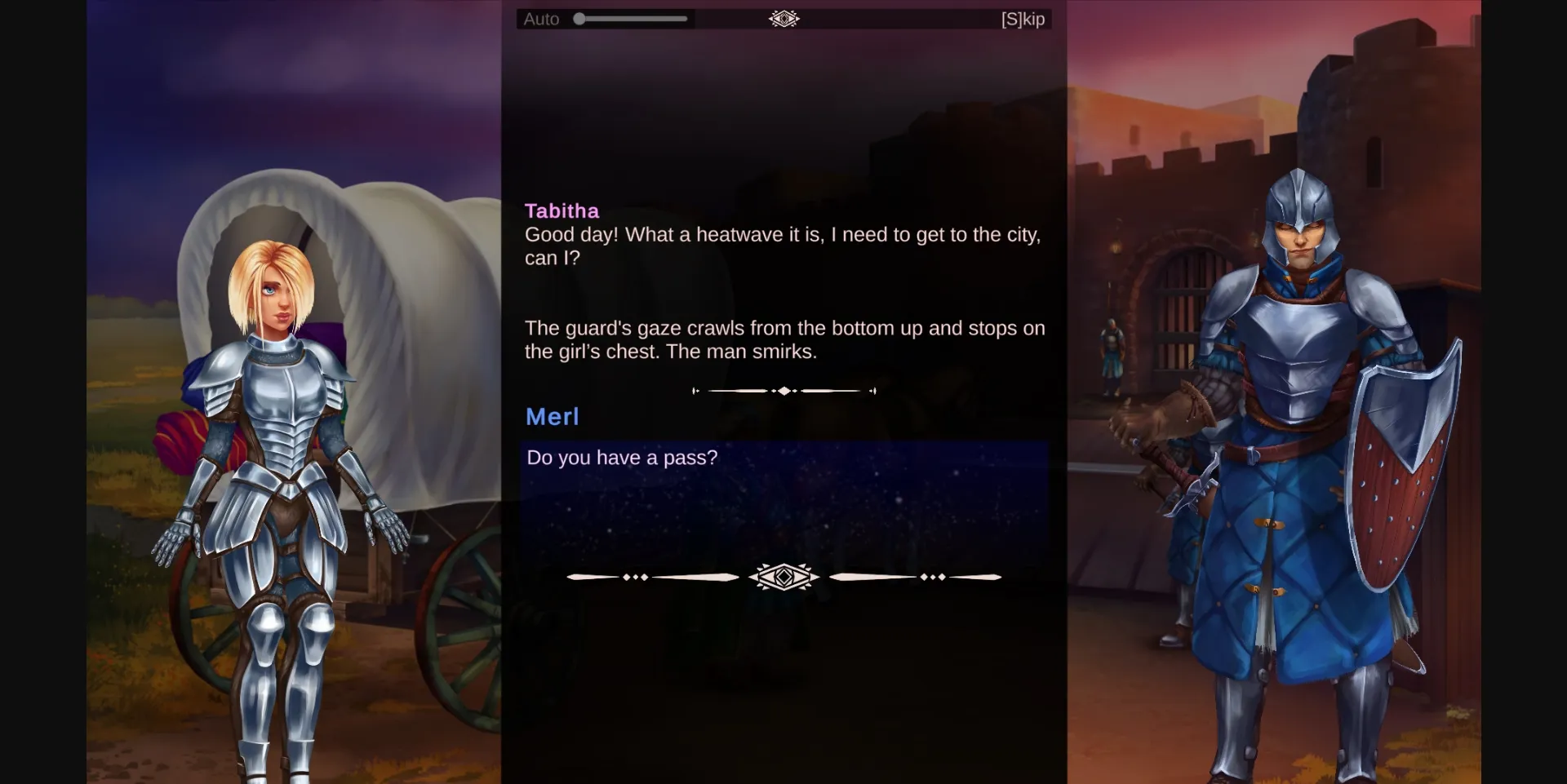1567x784 pixels.
Task: Toggle the Skip mode via [S]kip
Action: point(1023,18)
